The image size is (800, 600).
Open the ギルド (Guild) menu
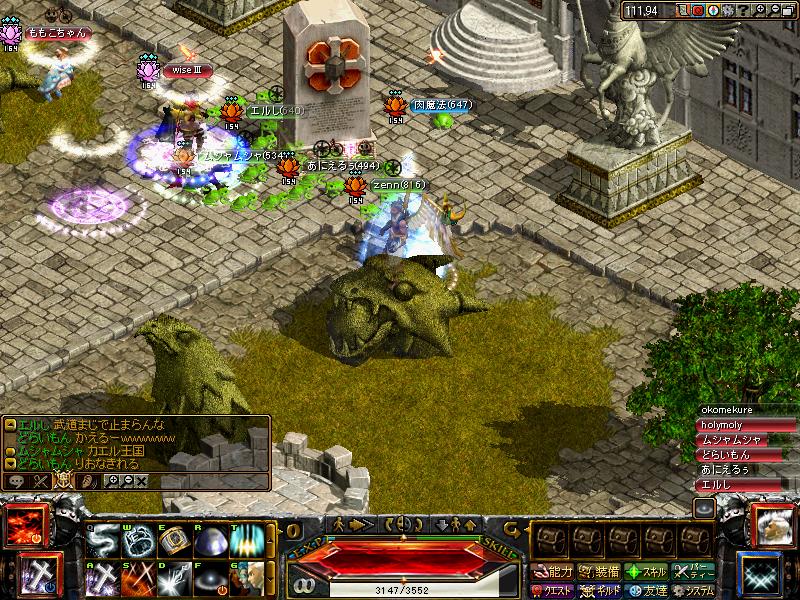point(600,590)
